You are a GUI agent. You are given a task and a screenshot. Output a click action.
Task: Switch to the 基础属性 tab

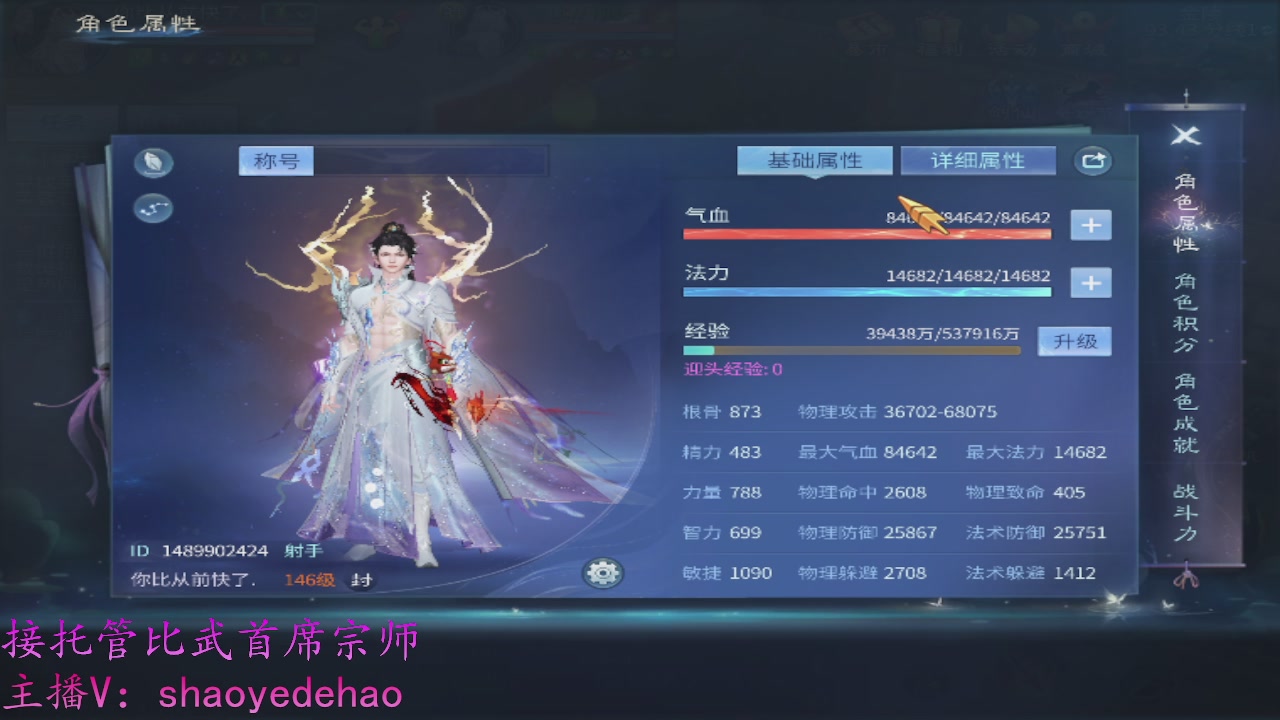click(x=815, y=159)
